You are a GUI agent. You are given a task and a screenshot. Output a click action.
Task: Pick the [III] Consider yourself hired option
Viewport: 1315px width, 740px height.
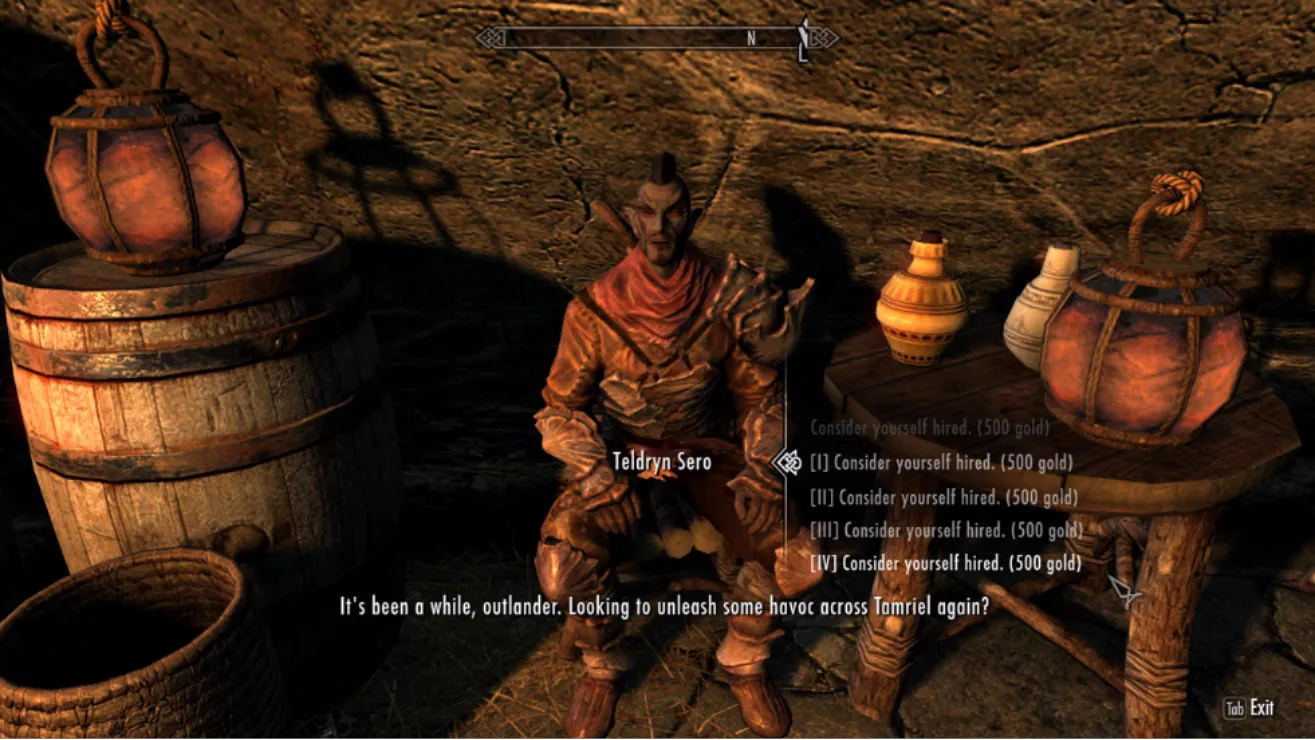[946, 530]
